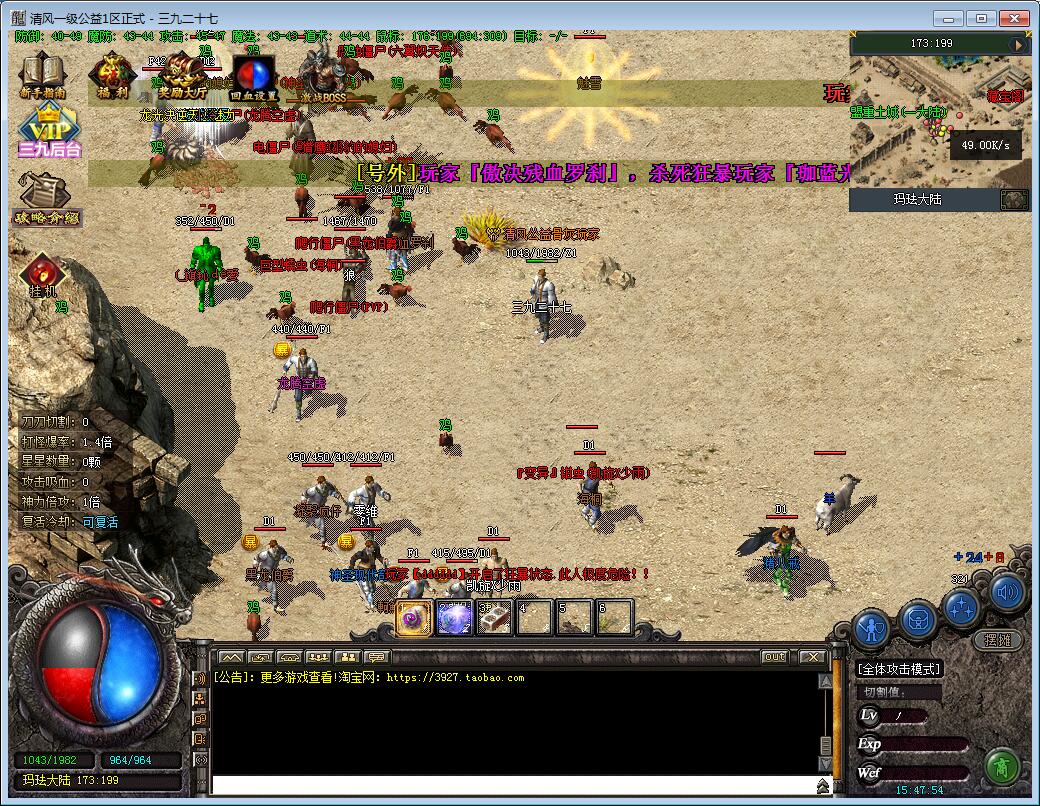
Task: Toggle the 挂机 auto-combat button
Action: (44, 275)
